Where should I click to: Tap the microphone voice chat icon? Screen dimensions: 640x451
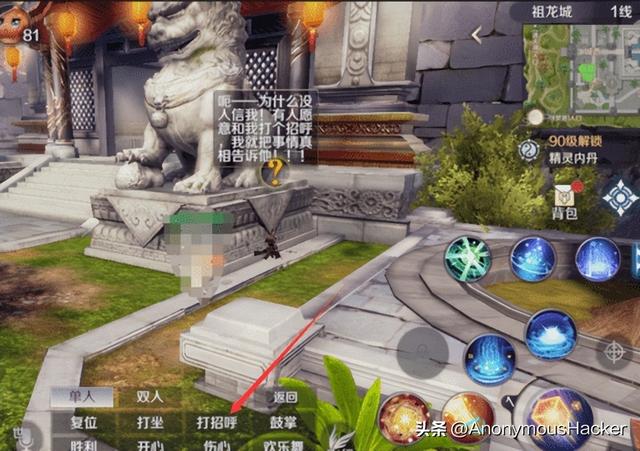pos(21,435)
